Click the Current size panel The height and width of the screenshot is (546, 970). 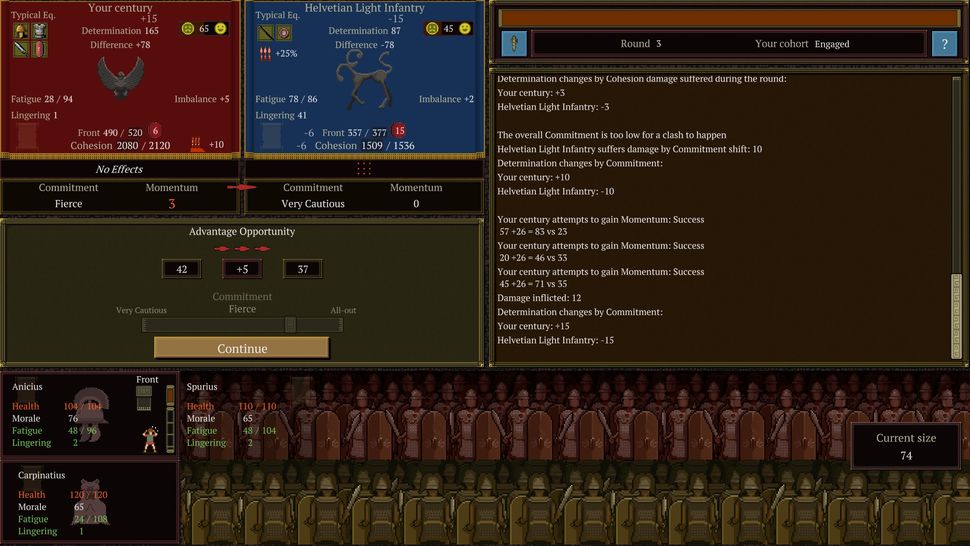click(906, 446)
